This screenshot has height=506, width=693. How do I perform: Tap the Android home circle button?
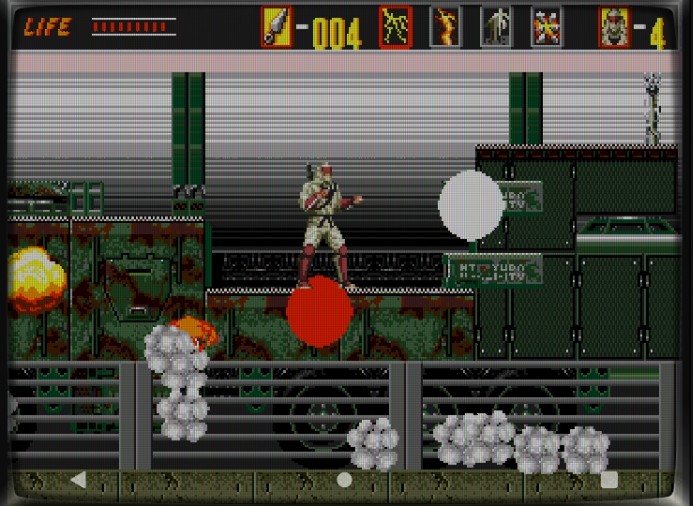345,480
